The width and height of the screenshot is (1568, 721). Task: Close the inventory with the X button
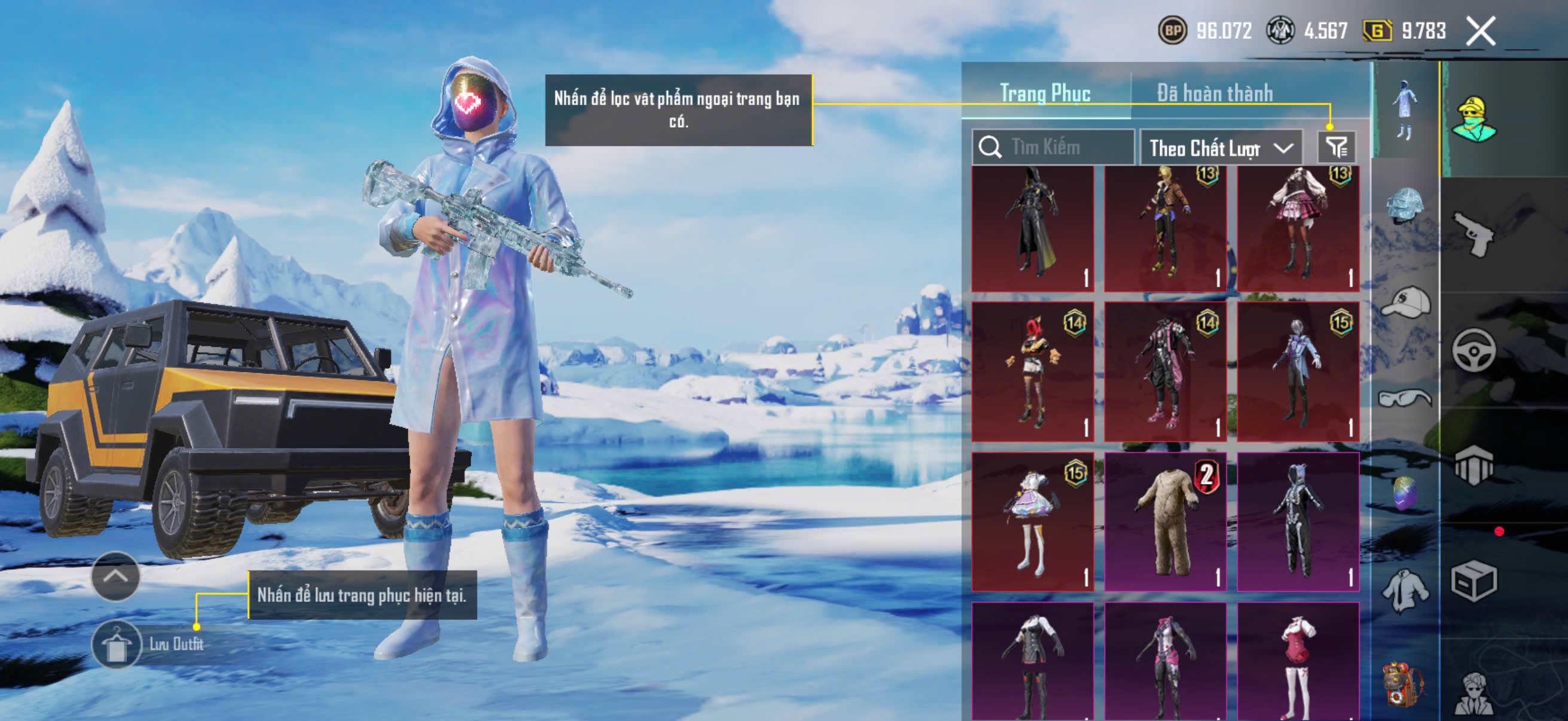pos(1480,31)
